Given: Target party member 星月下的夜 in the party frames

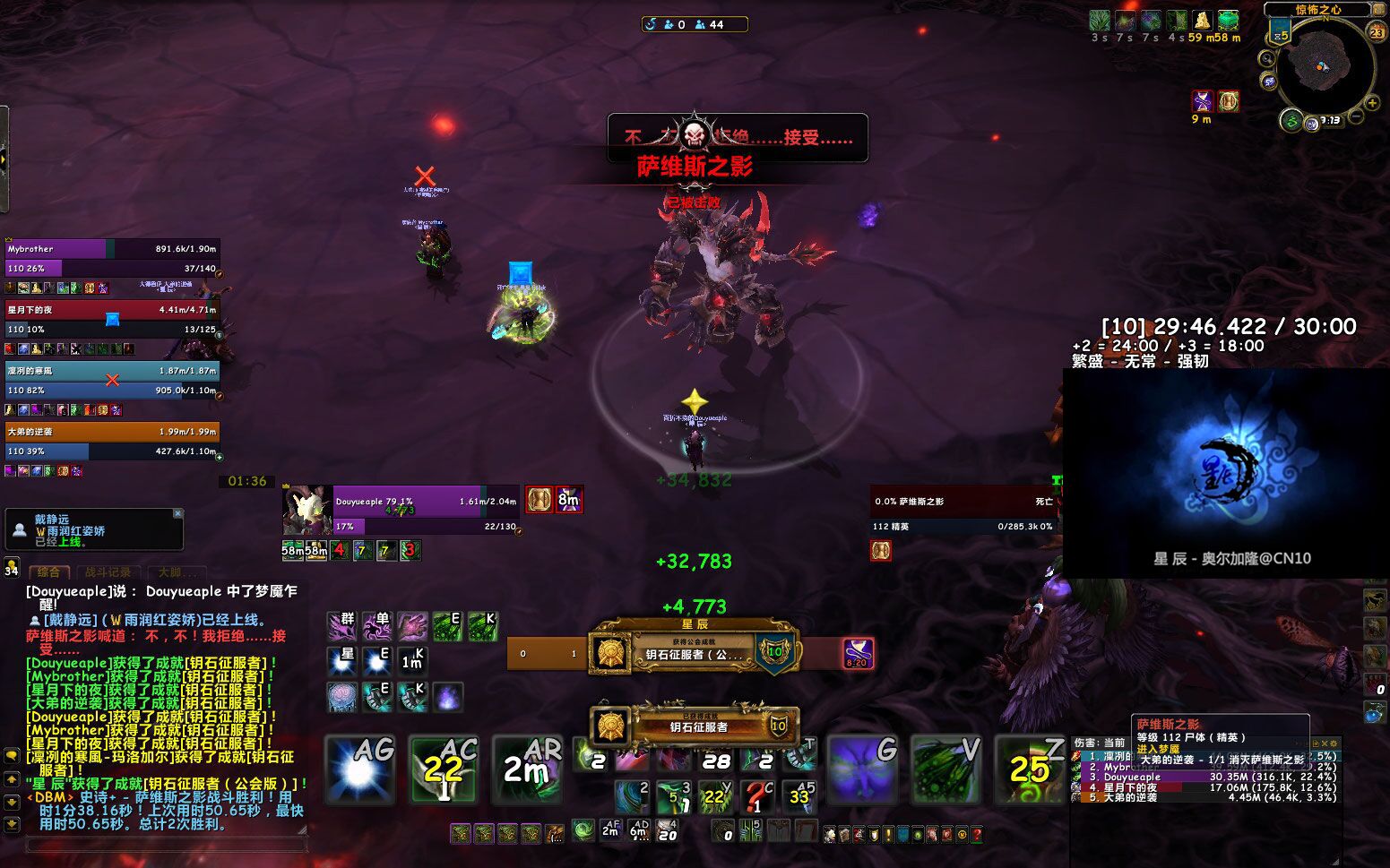Looking at the screenshot, I should (x=112, y=319).
